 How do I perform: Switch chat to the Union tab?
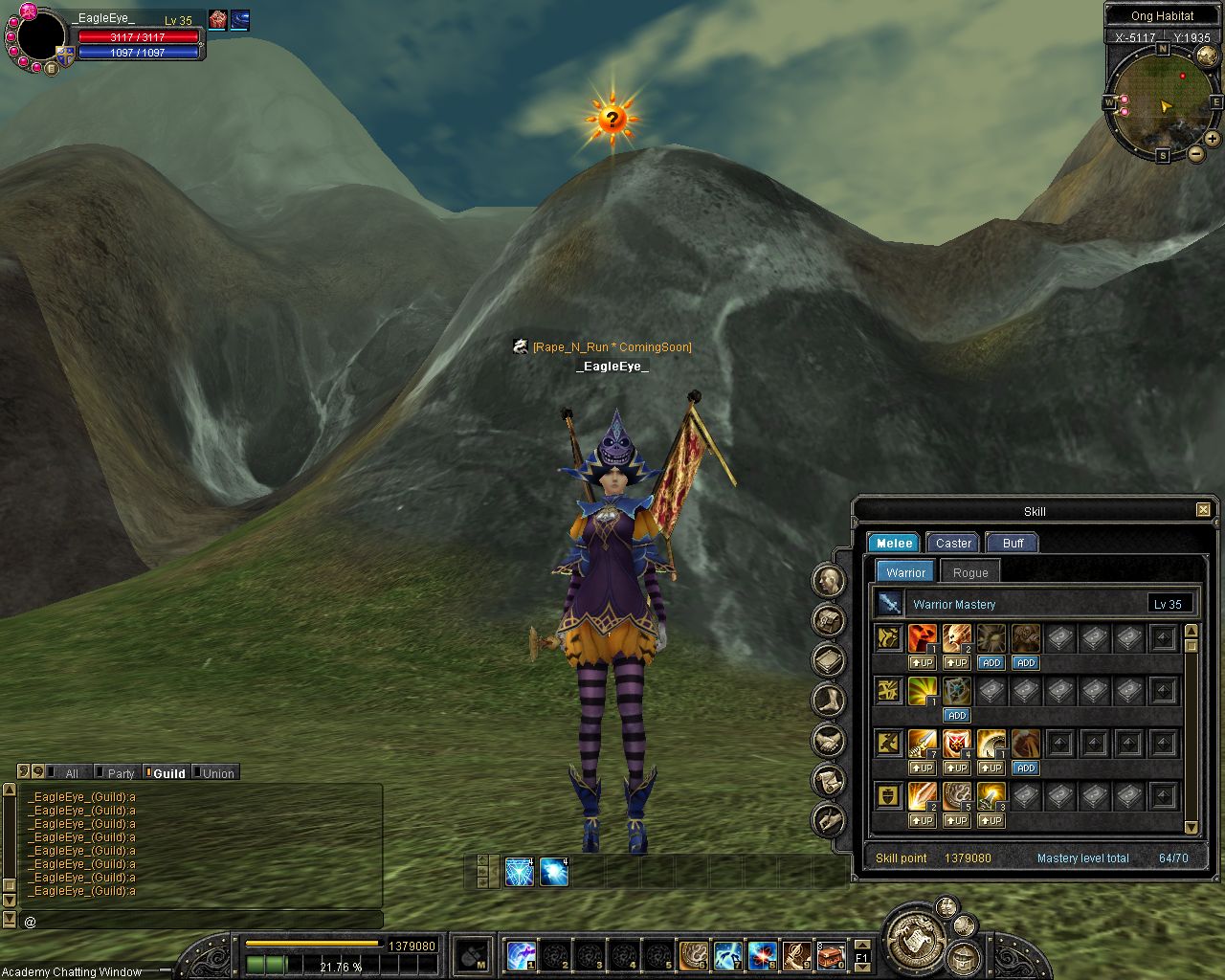coord(217,773)
